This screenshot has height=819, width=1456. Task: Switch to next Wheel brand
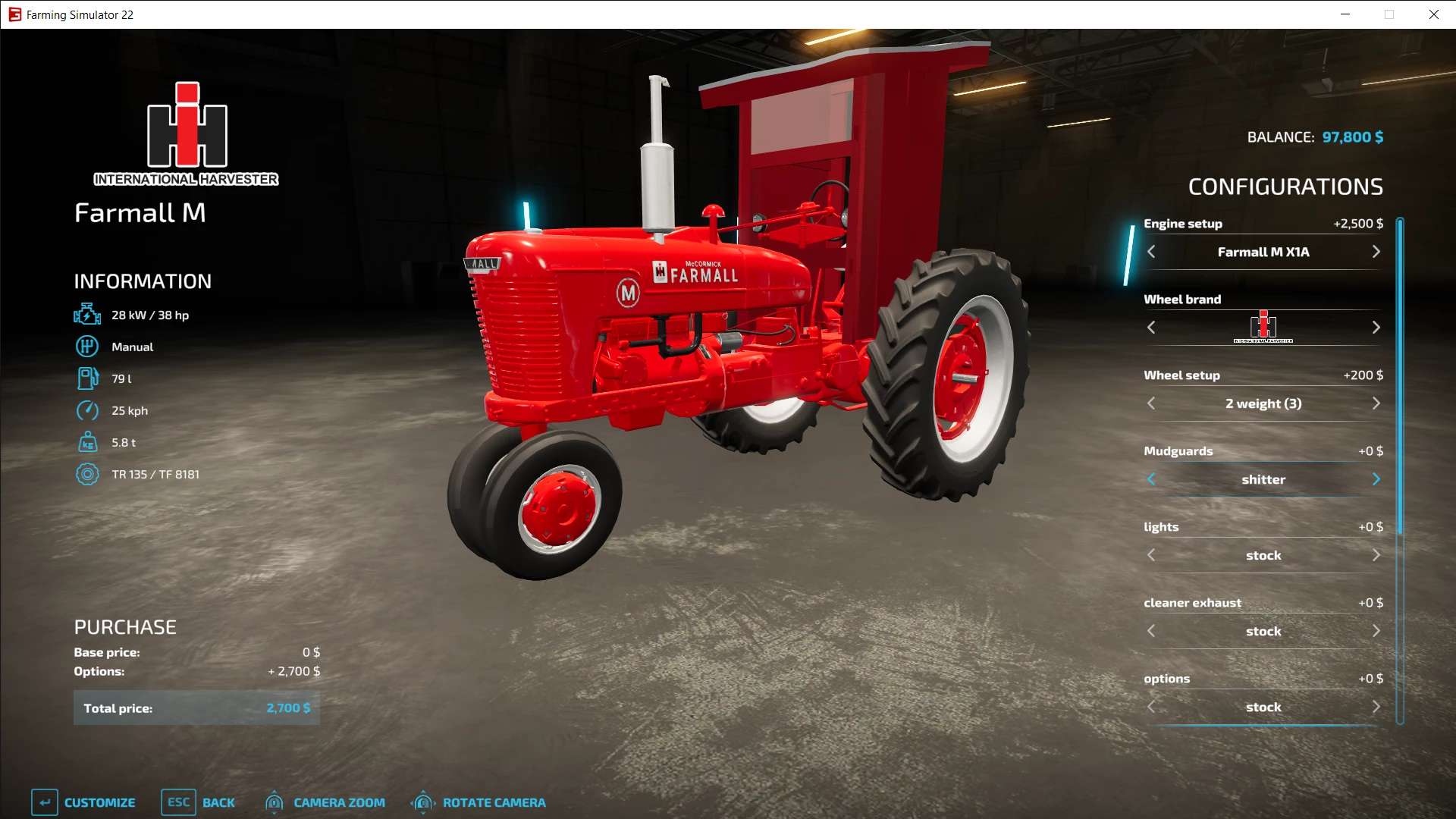click(x=1376, y=328)
